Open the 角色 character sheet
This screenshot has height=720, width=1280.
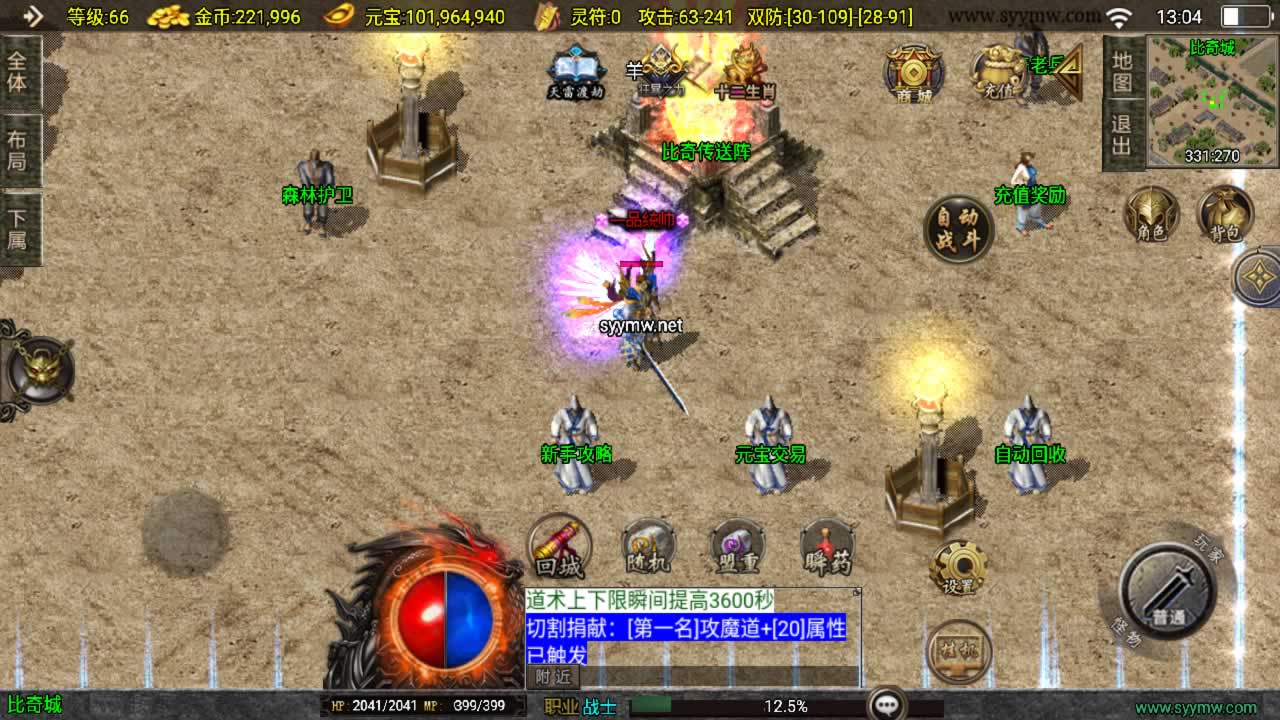[x=1151, y=214]
